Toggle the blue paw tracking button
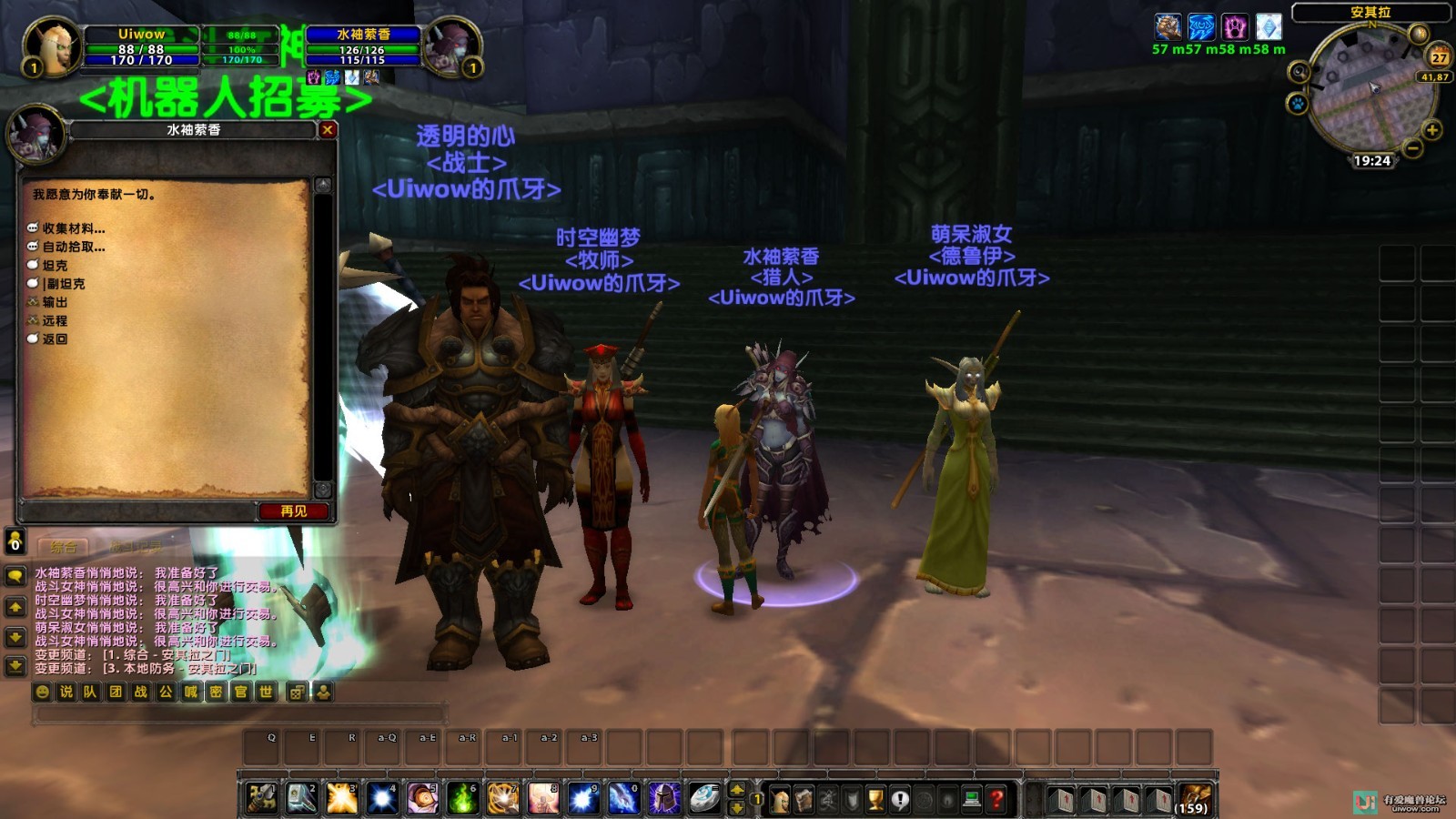The height and width of the screenshot is (819, 1456). [x=1298, y=104]
